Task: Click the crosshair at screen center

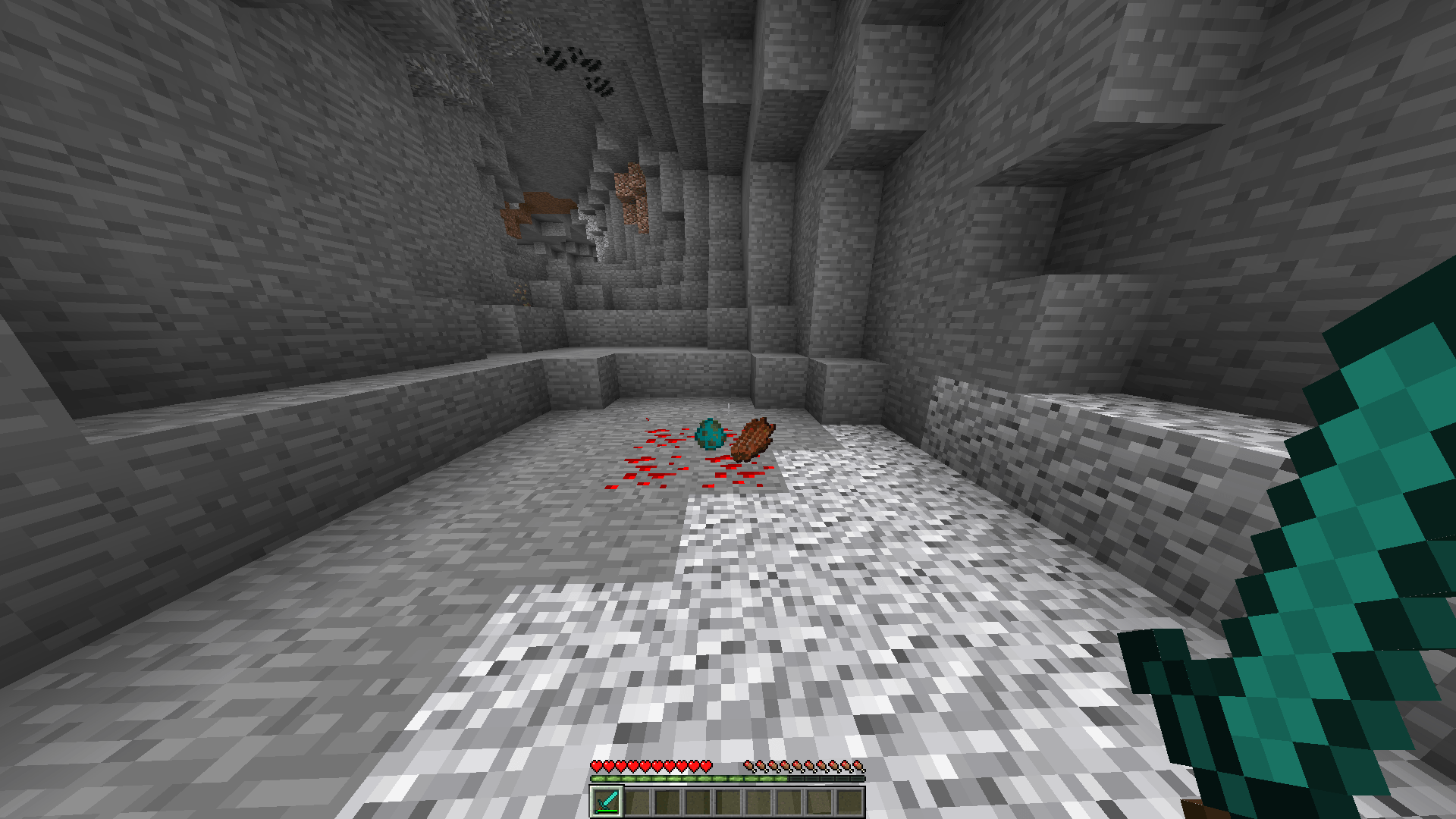Action: pos(728,409)
